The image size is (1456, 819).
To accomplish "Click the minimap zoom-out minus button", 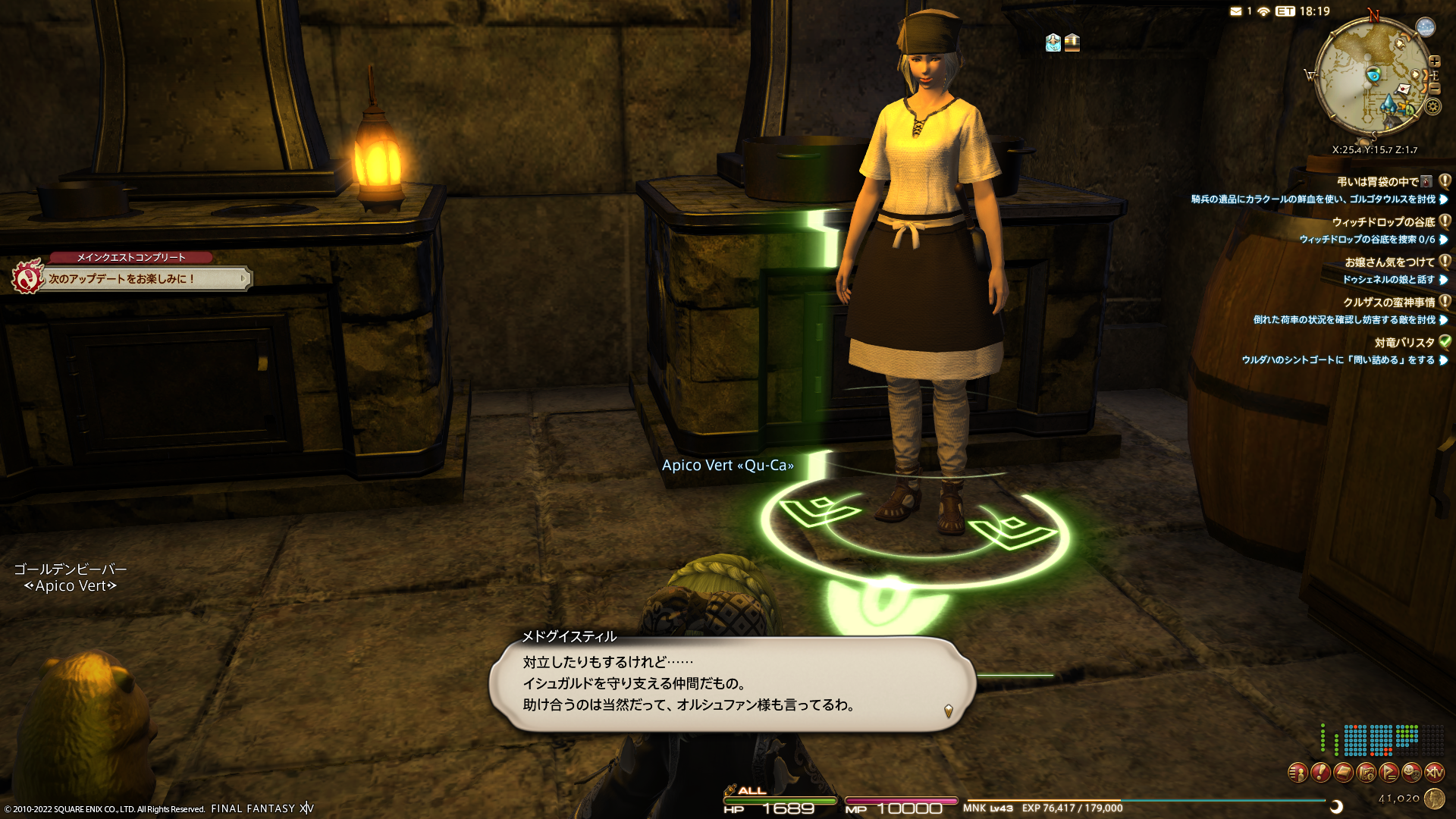I will [1435, 89].
